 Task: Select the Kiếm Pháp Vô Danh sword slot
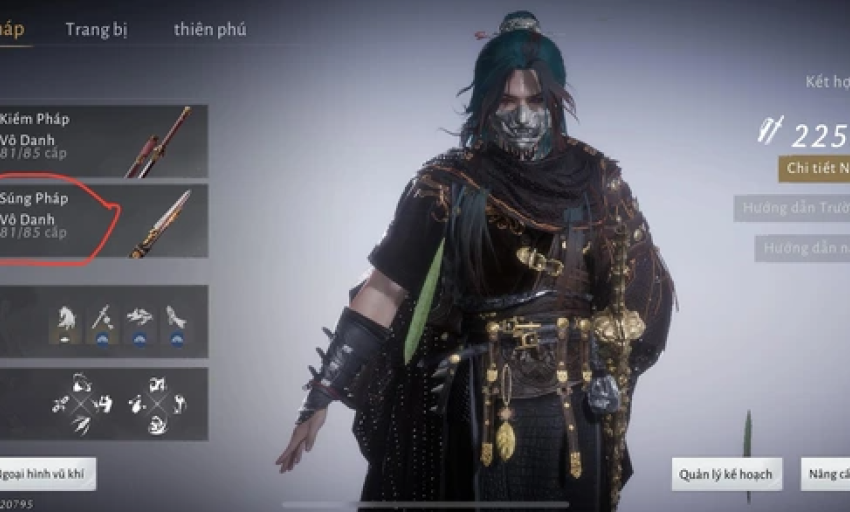coord(103,141)
